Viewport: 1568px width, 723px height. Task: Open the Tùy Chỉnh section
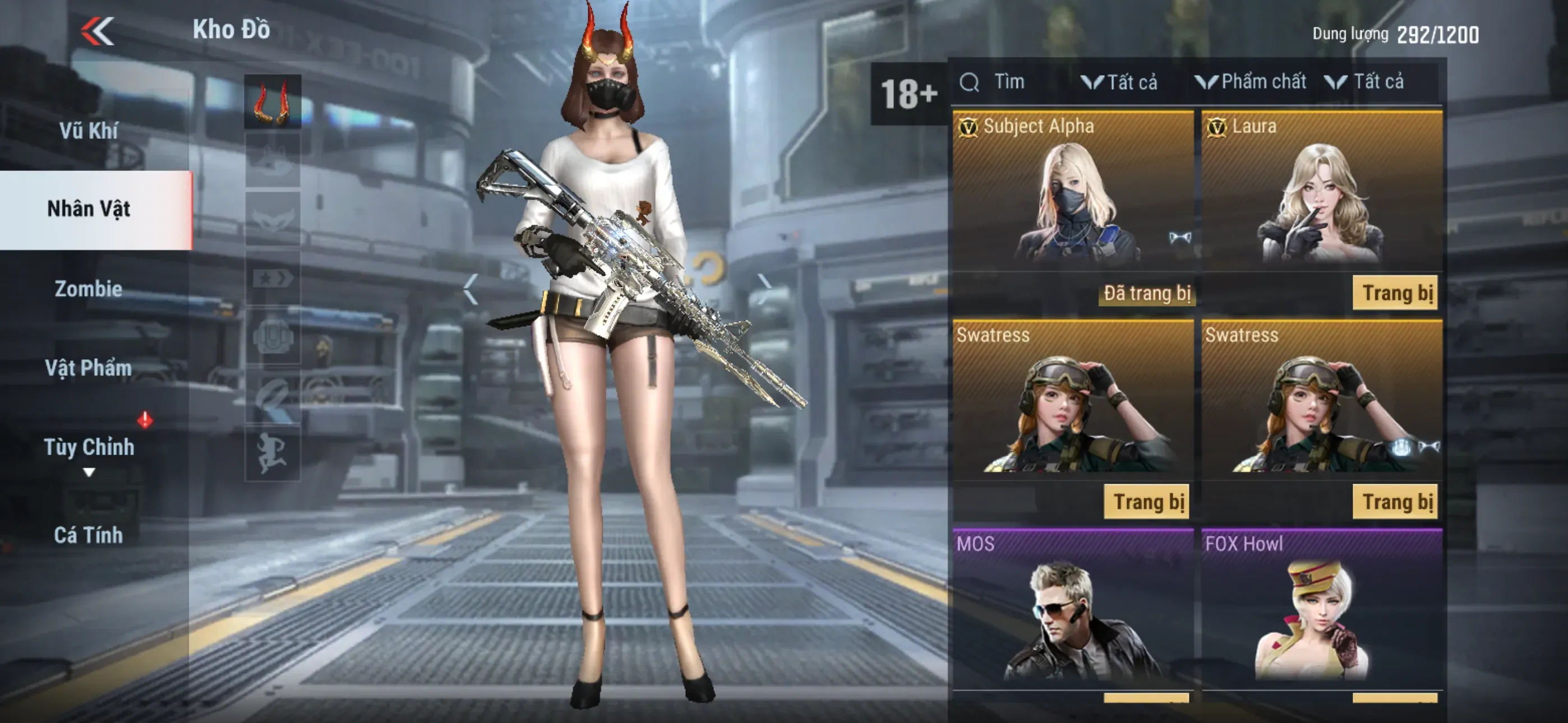(89, 447)
